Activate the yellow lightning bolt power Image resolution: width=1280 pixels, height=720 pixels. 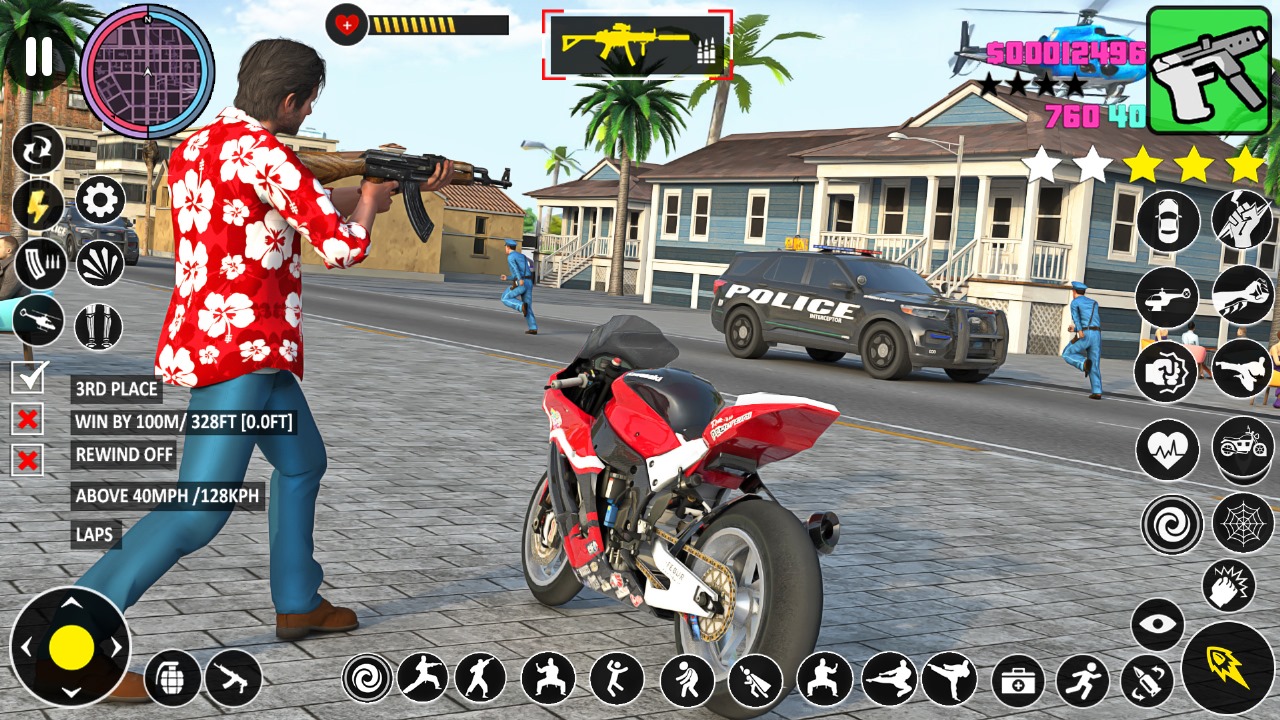[x=38, y=206]
